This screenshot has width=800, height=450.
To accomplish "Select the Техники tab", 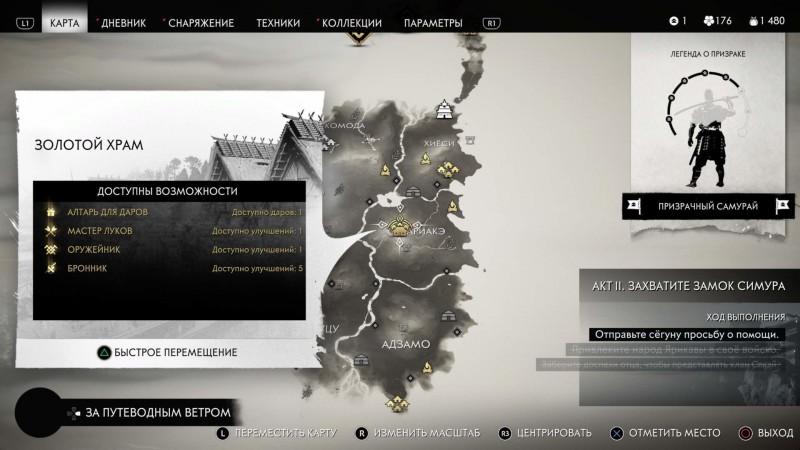I will pos(278,22).
